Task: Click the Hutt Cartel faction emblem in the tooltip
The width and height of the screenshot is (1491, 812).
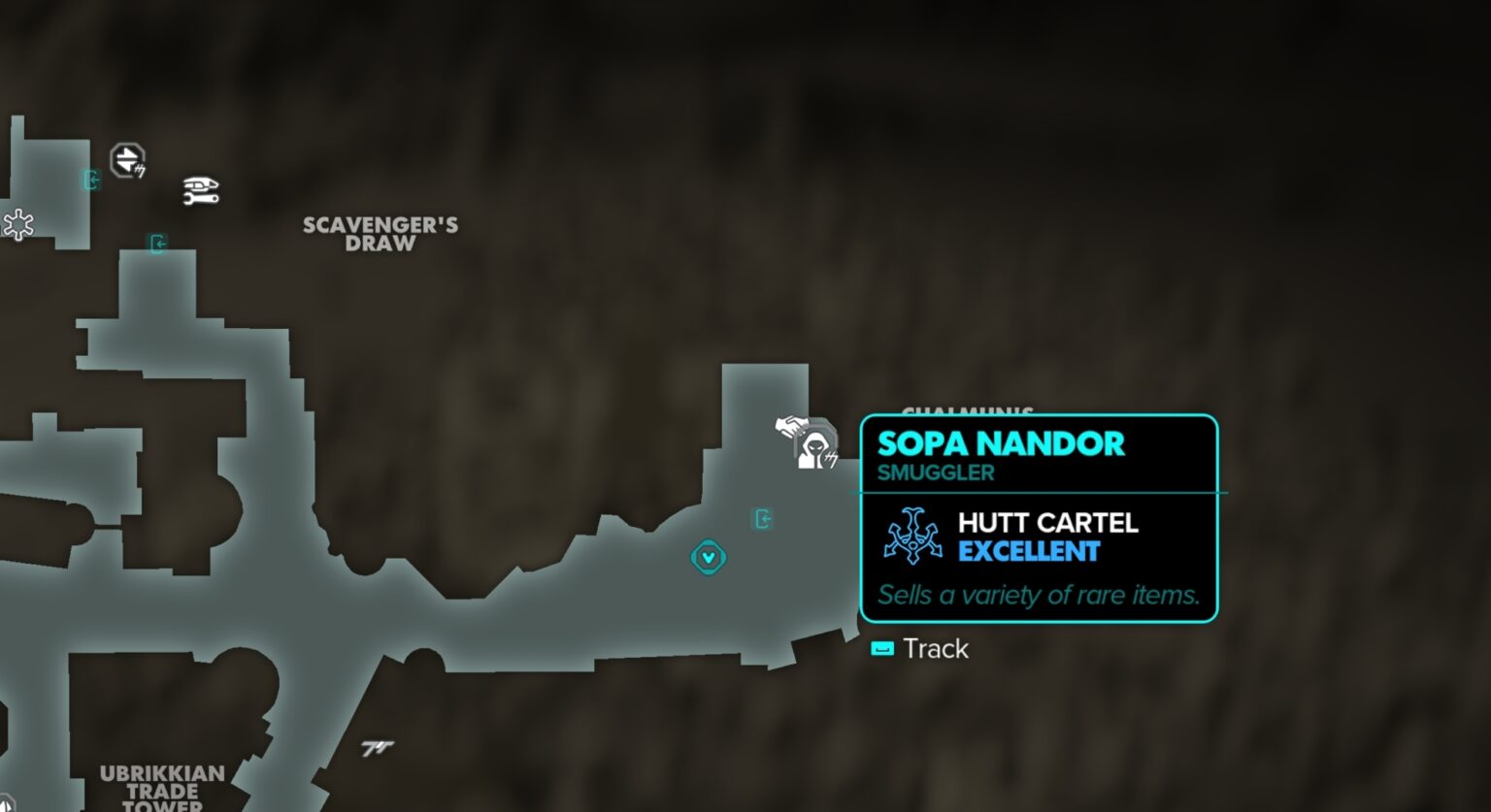Action: pos(913,533)
